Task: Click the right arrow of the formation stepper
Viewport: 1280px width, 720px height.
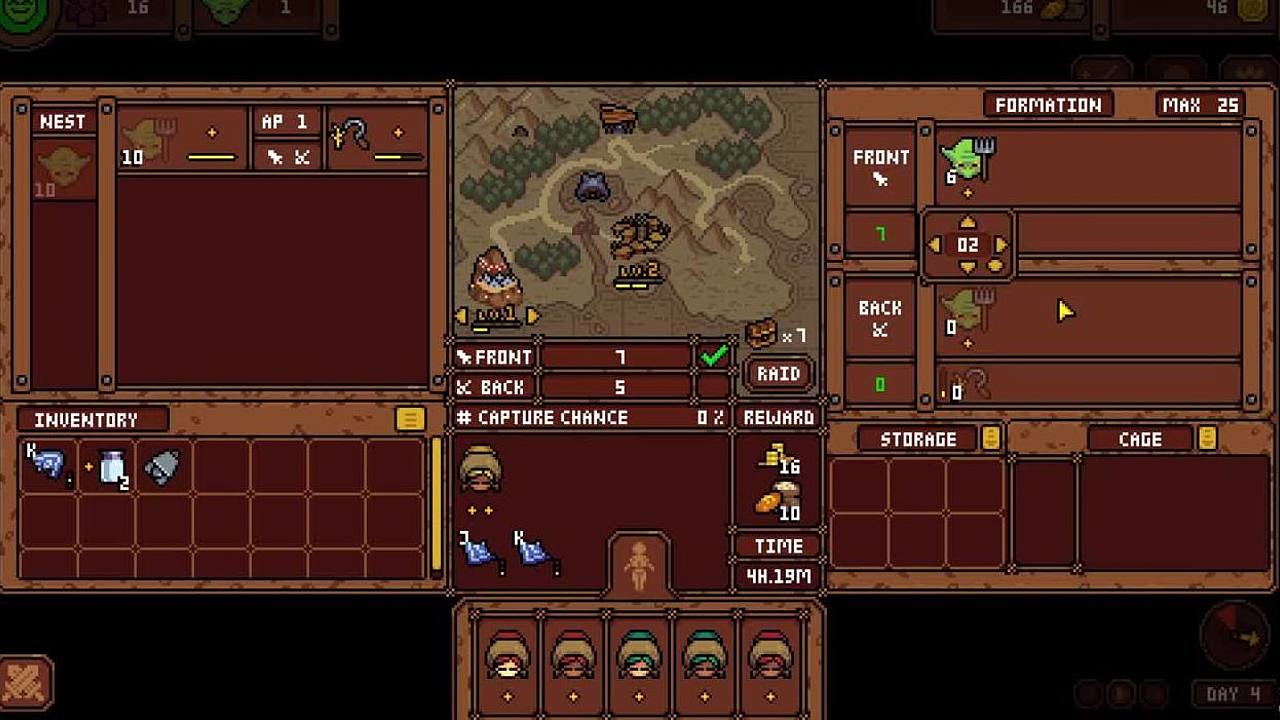Action: click(x=1001, y=245)
